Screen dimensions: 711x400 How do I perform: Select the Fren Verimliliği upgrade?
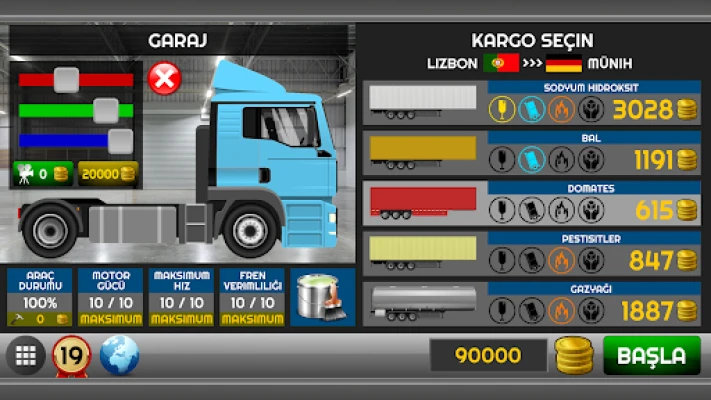click(x=252, y=297)
